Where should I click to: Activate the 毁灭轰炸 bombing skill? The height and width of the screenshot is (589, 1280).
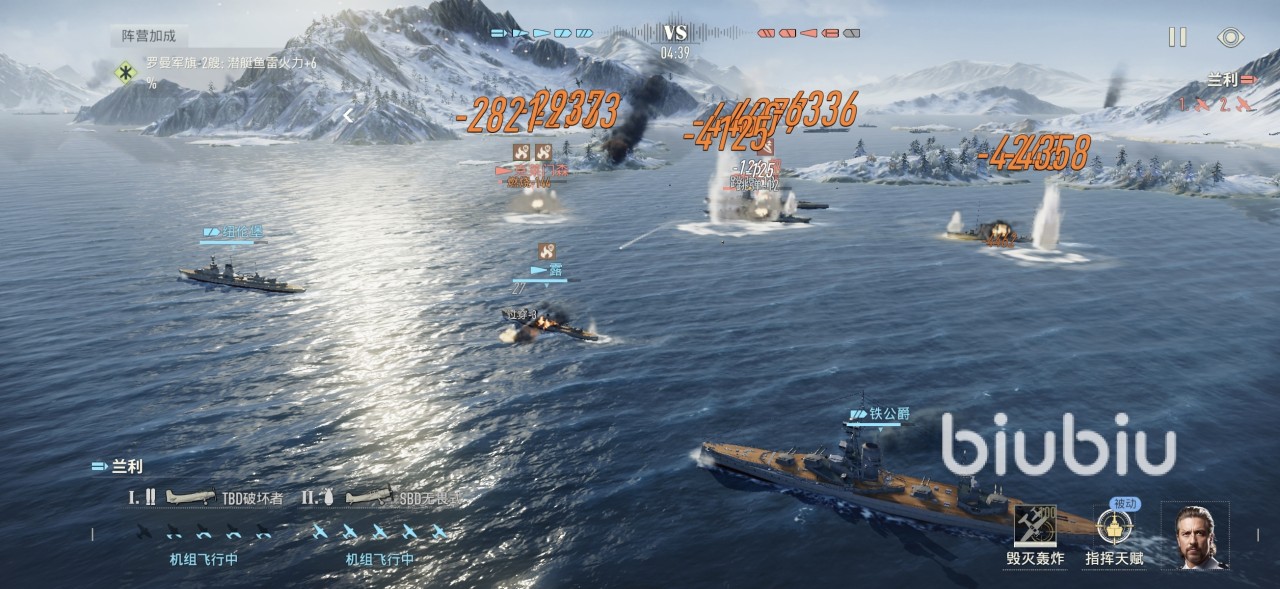point(1035,527)
